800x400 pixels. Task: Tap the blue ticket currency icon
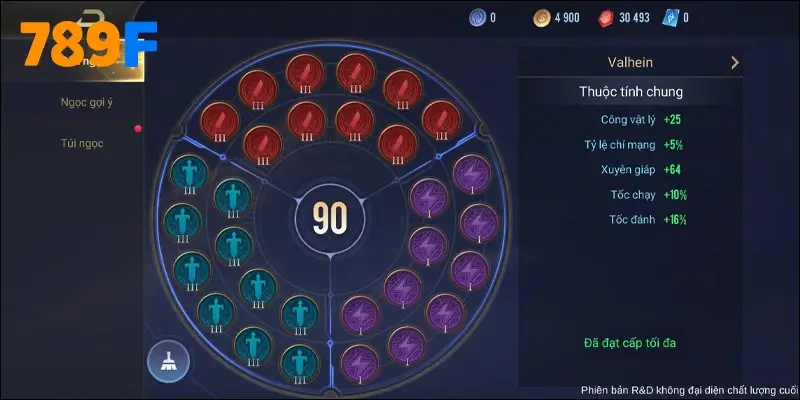click(x=669, y=17)
